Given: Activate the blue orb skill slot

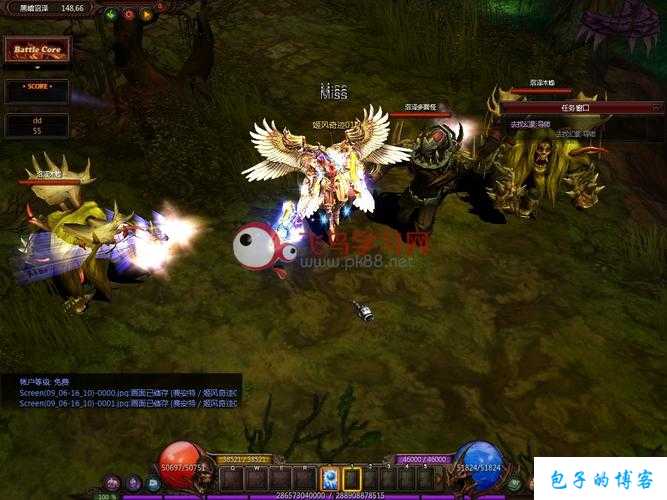Looking at the screenshot, I should click(x=330, y=478).
